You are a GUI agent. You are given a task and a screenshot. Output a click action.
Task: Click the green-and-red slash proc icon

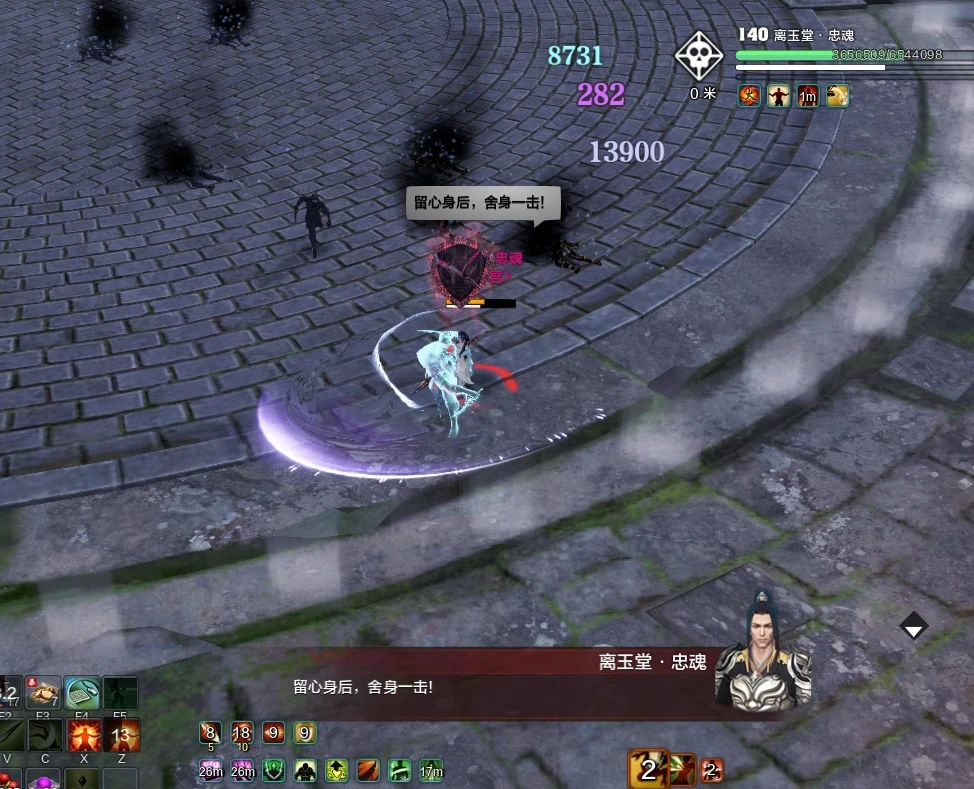click(x=682, y=770)
